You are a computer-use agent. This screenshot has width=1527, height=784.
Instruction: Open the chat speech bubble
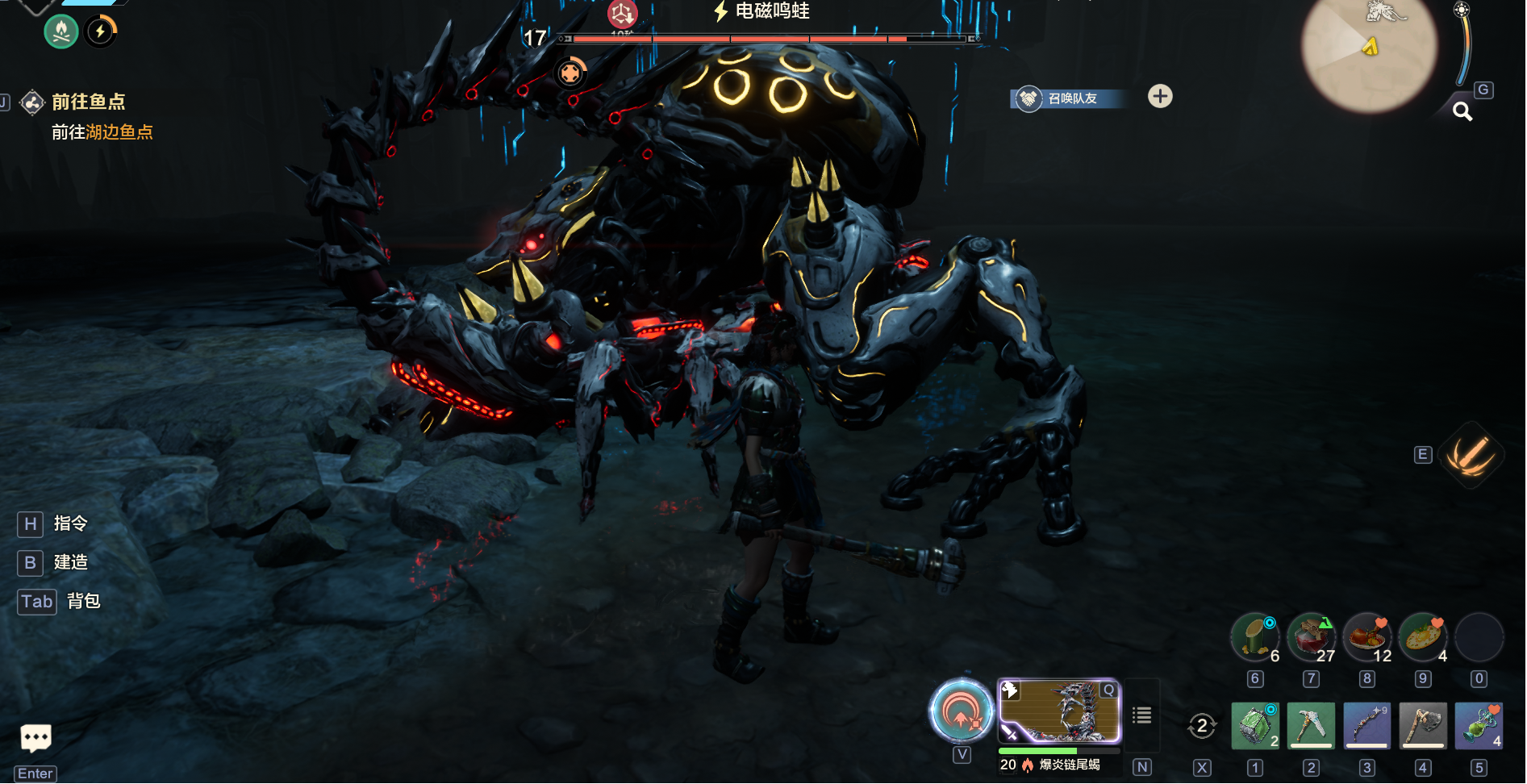35,737
